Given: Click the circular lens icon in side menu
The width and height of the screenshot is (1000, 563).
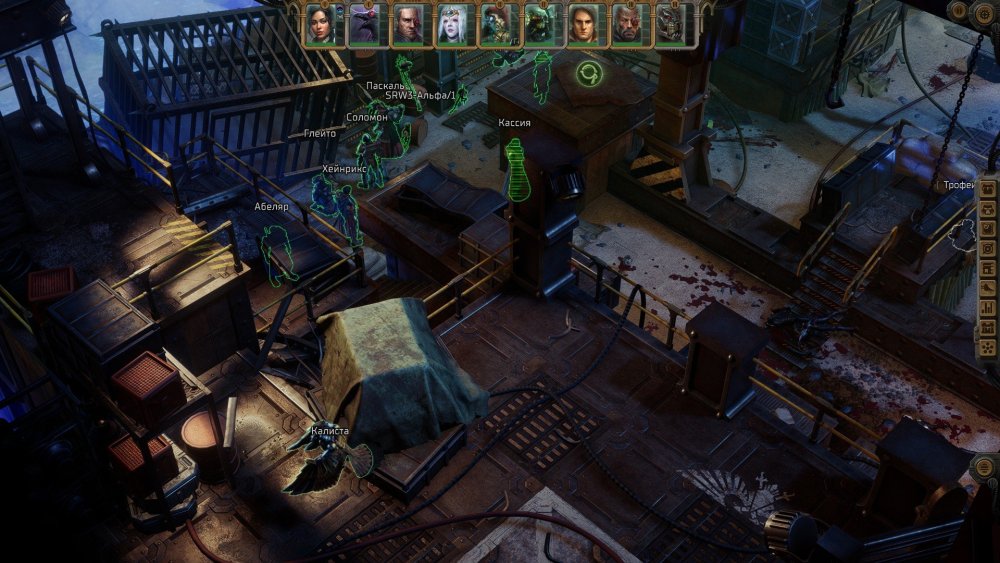Looking at the screenshot, I should (988, 248).
